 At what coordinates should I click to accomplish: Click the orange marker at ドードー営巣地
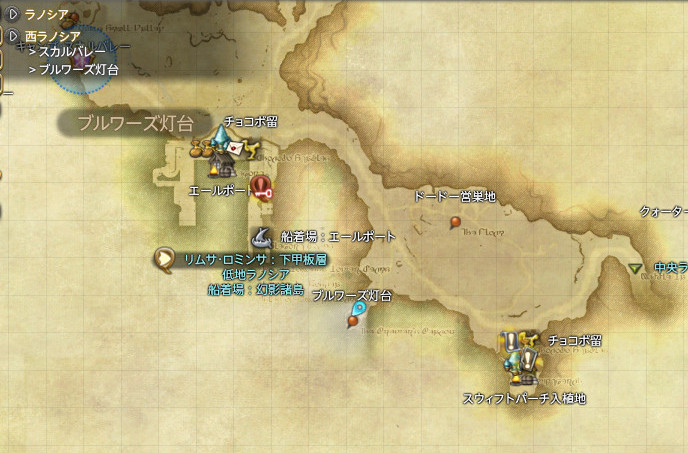click(x=456, y=220)
